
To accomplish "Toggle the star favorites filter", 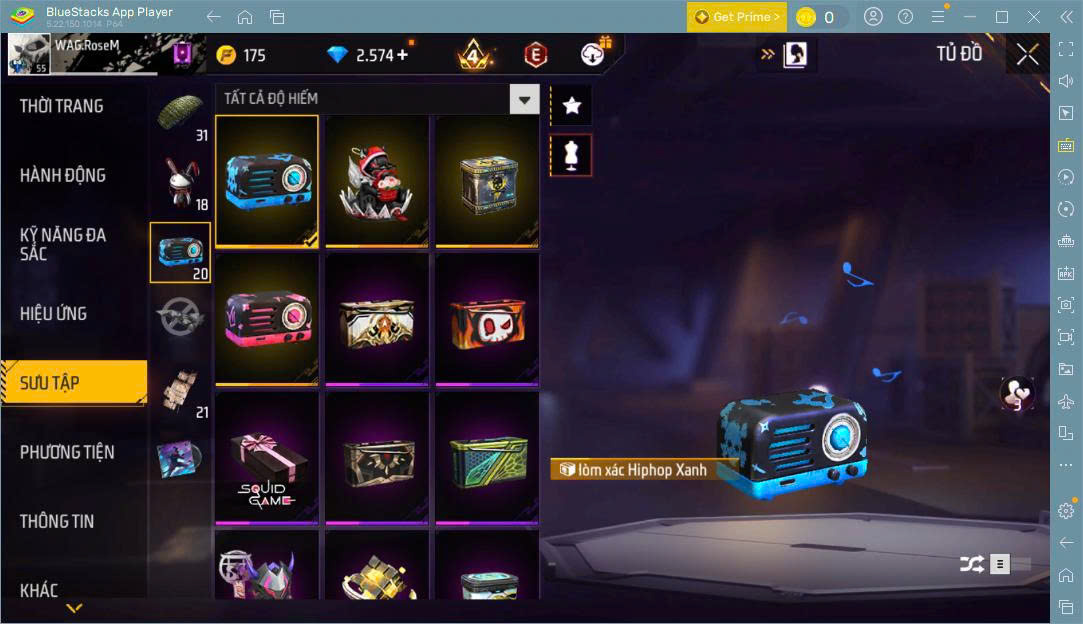I will (572, 104).
